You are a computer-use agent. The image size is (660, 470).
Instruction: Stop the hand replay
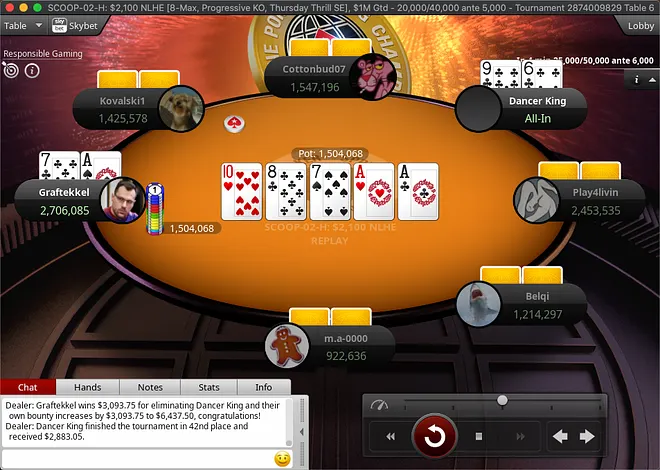point(479,436)
